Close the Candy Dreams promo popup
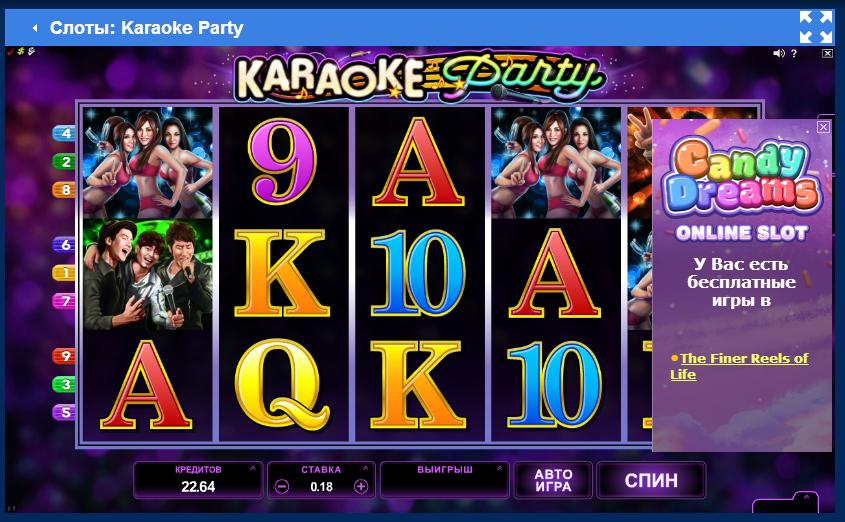The width and height of the screenshot is (845, 522). [823, 127]
